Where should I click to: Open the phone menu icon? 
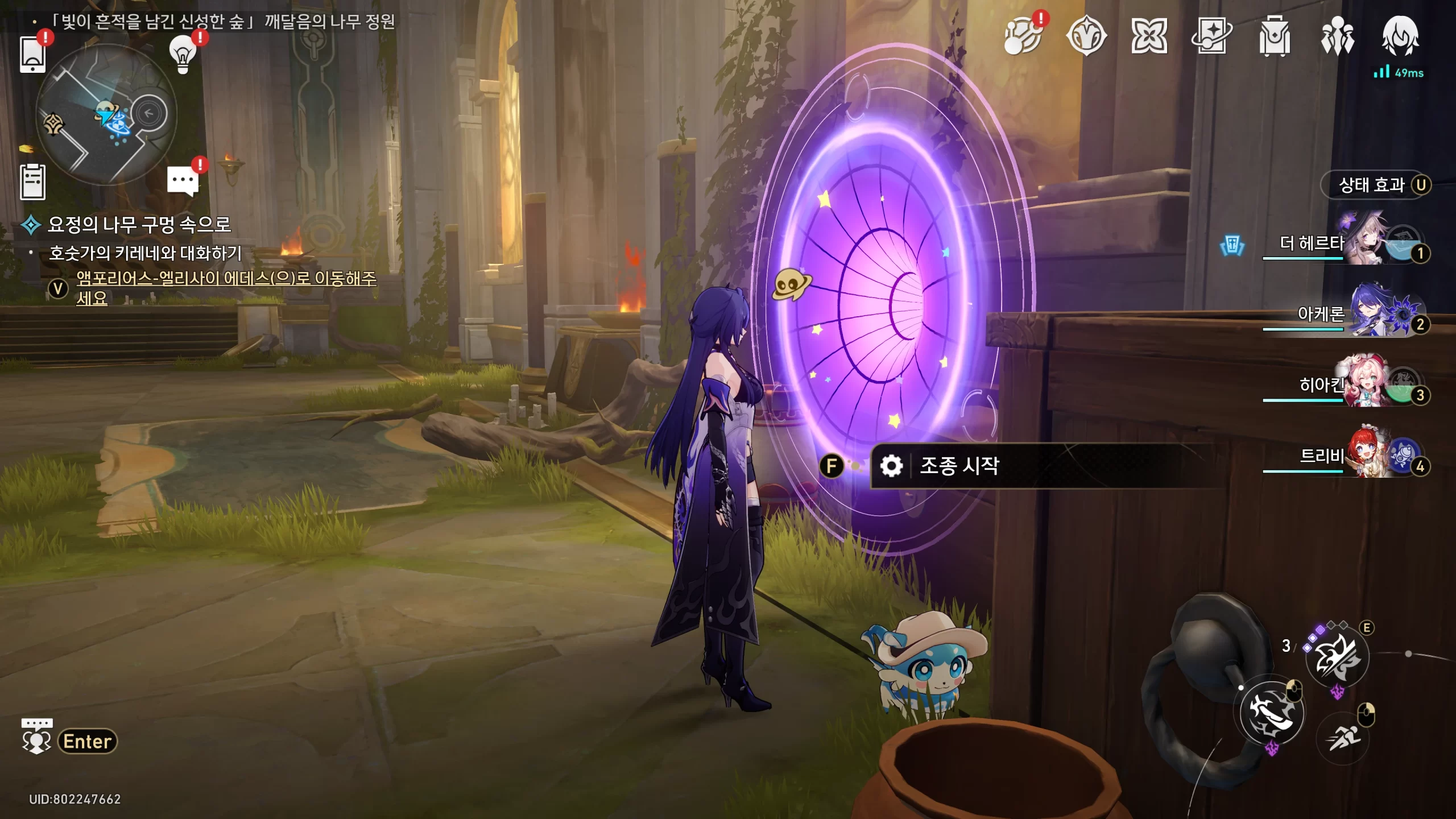click(32, 55)
